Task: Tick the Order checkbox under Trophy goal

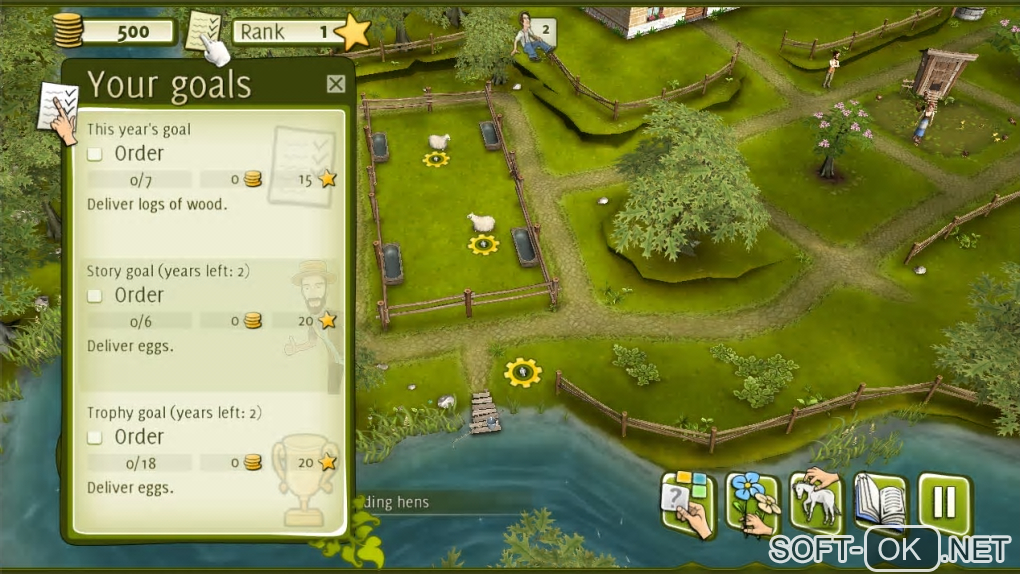Action: (x=95, y=438)
